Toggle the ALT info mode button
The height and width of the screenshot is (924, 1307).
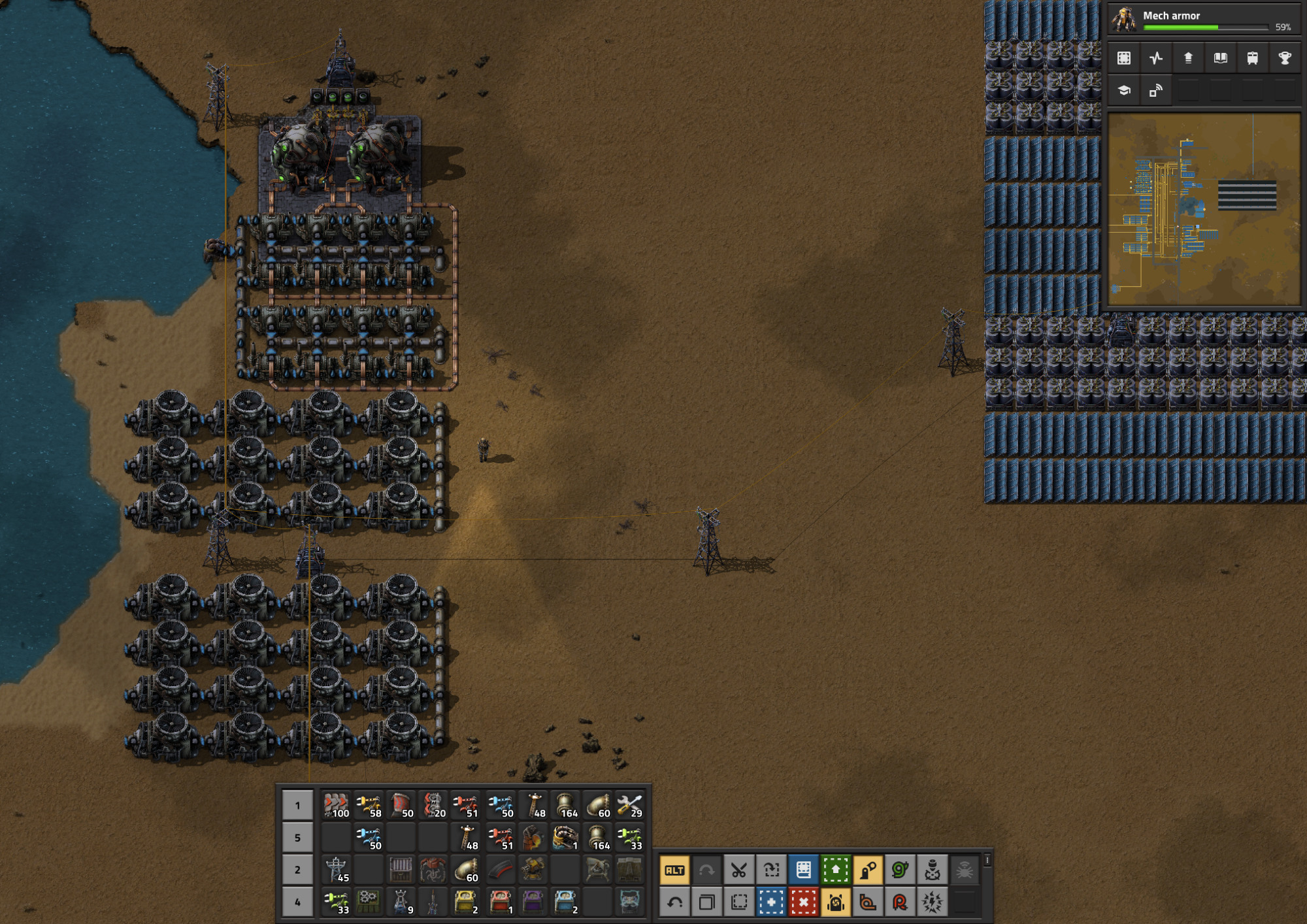coord(674,870)
